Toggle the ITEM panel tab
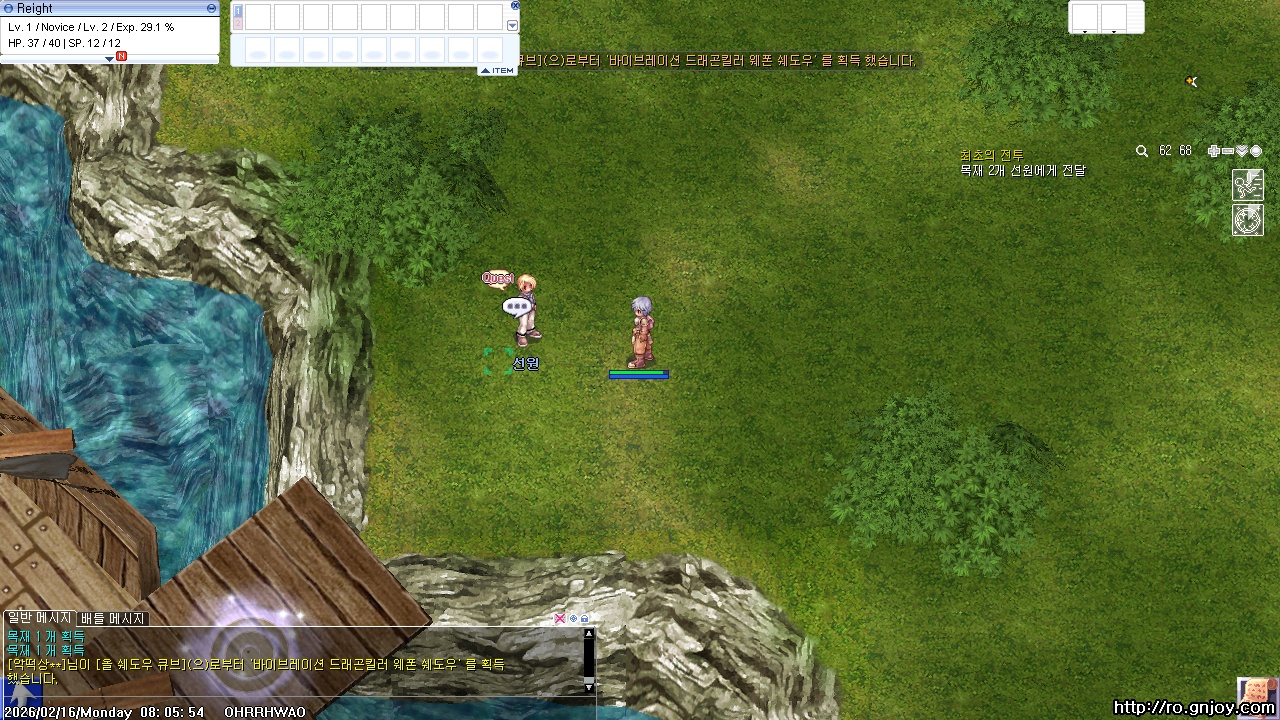Image resolution: width=1280 pixels, height=720 pixels. tap(498, 70)
